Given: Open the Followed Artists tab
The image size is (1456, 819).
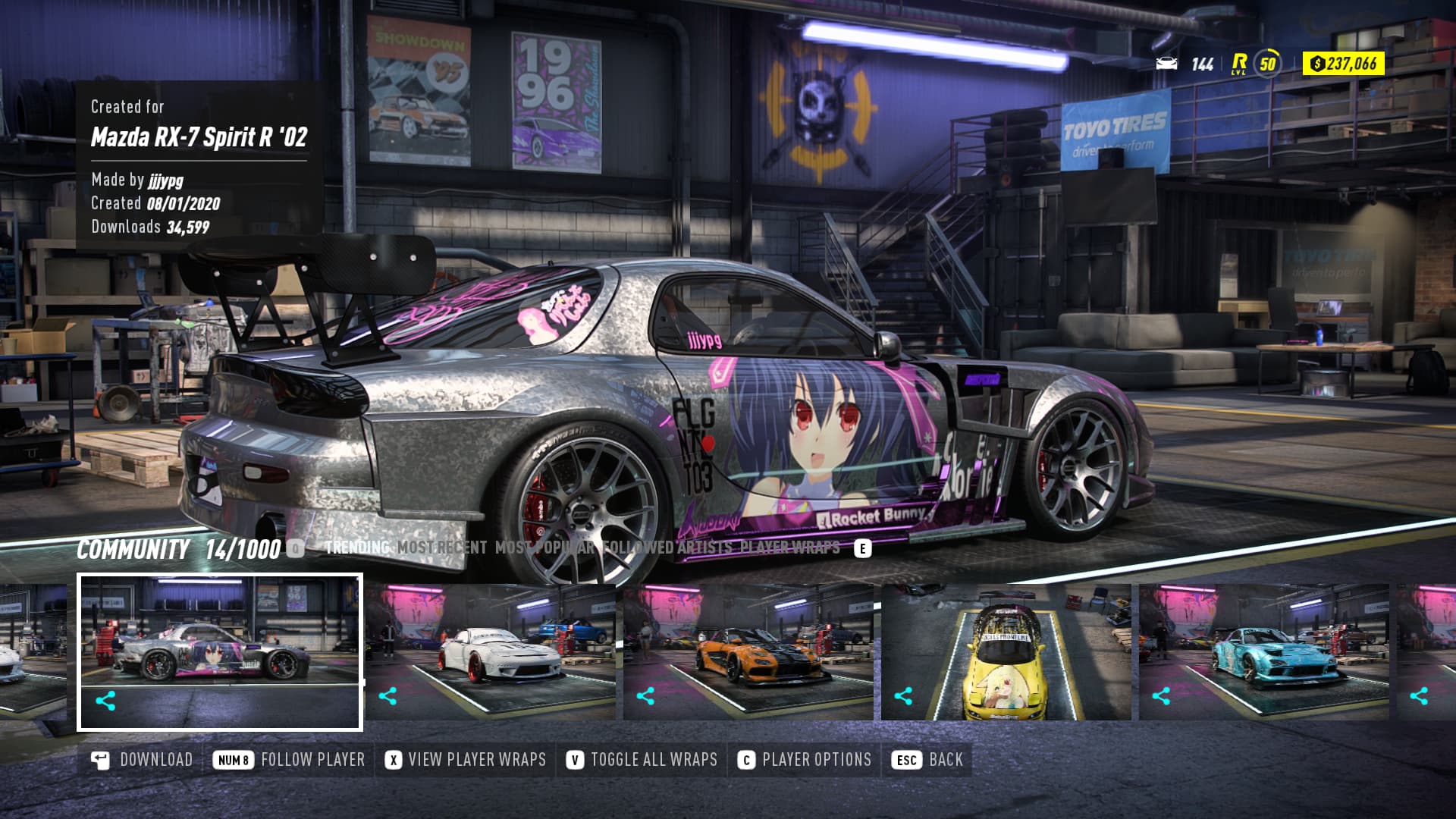Looking at the screenshot, I should tap(667, 548).
